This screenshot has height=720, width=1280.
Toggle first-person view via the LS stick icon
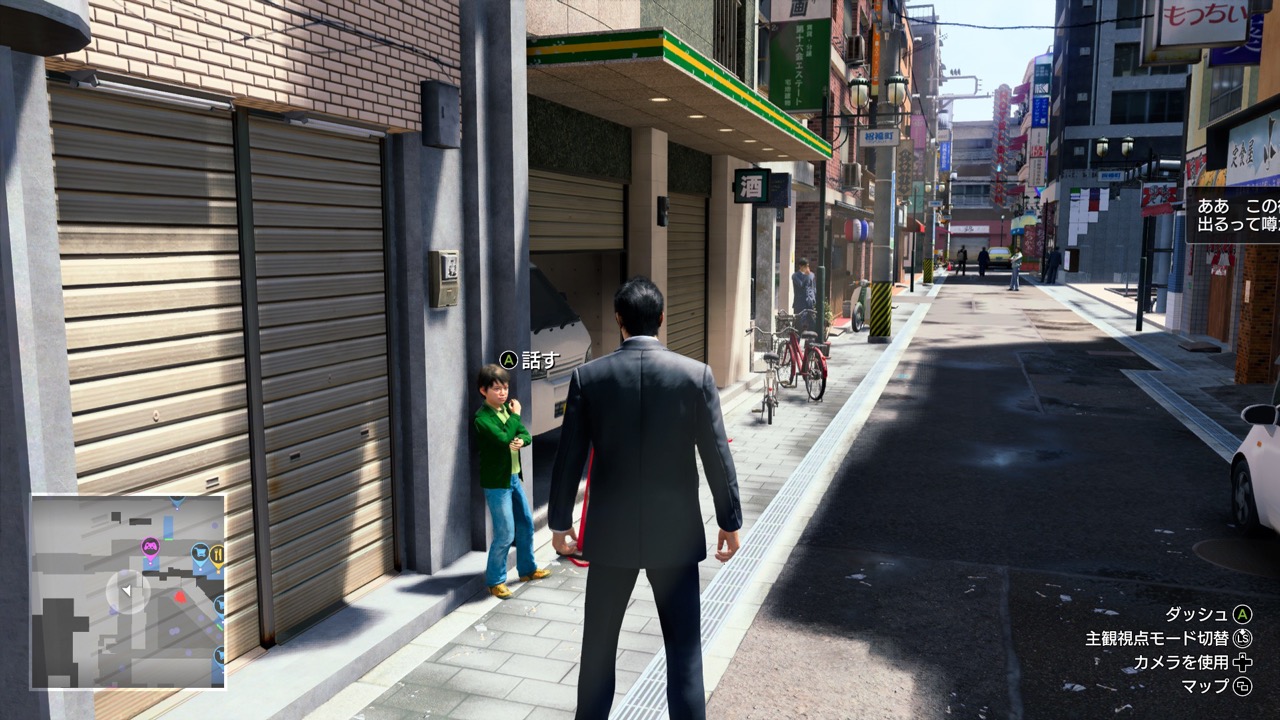(x=1242, y=638)
